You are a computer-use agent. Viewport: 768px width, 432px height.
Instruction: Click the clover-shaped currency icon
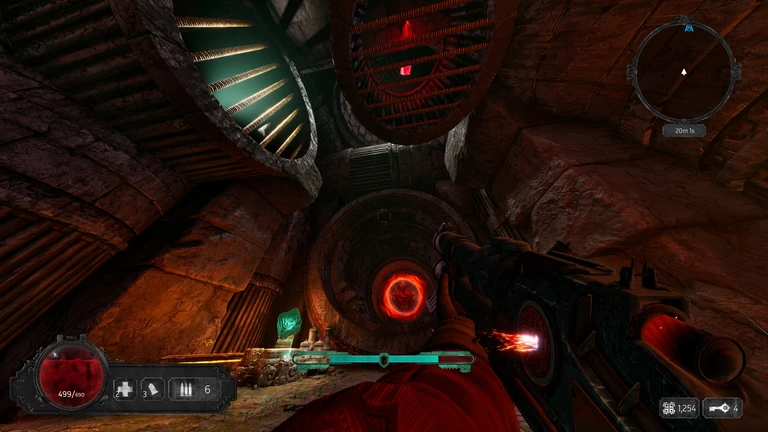666,408
